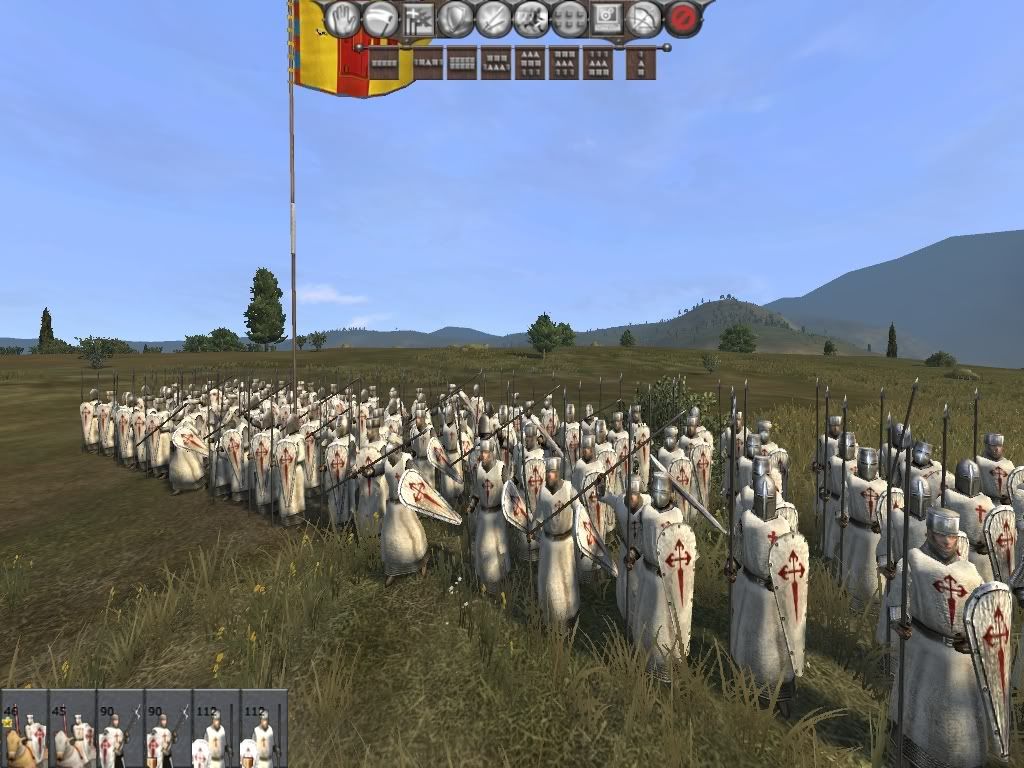The height and width of the screenshot is (768, 1024).
Task: Click the sword command button
Action: 494,18
